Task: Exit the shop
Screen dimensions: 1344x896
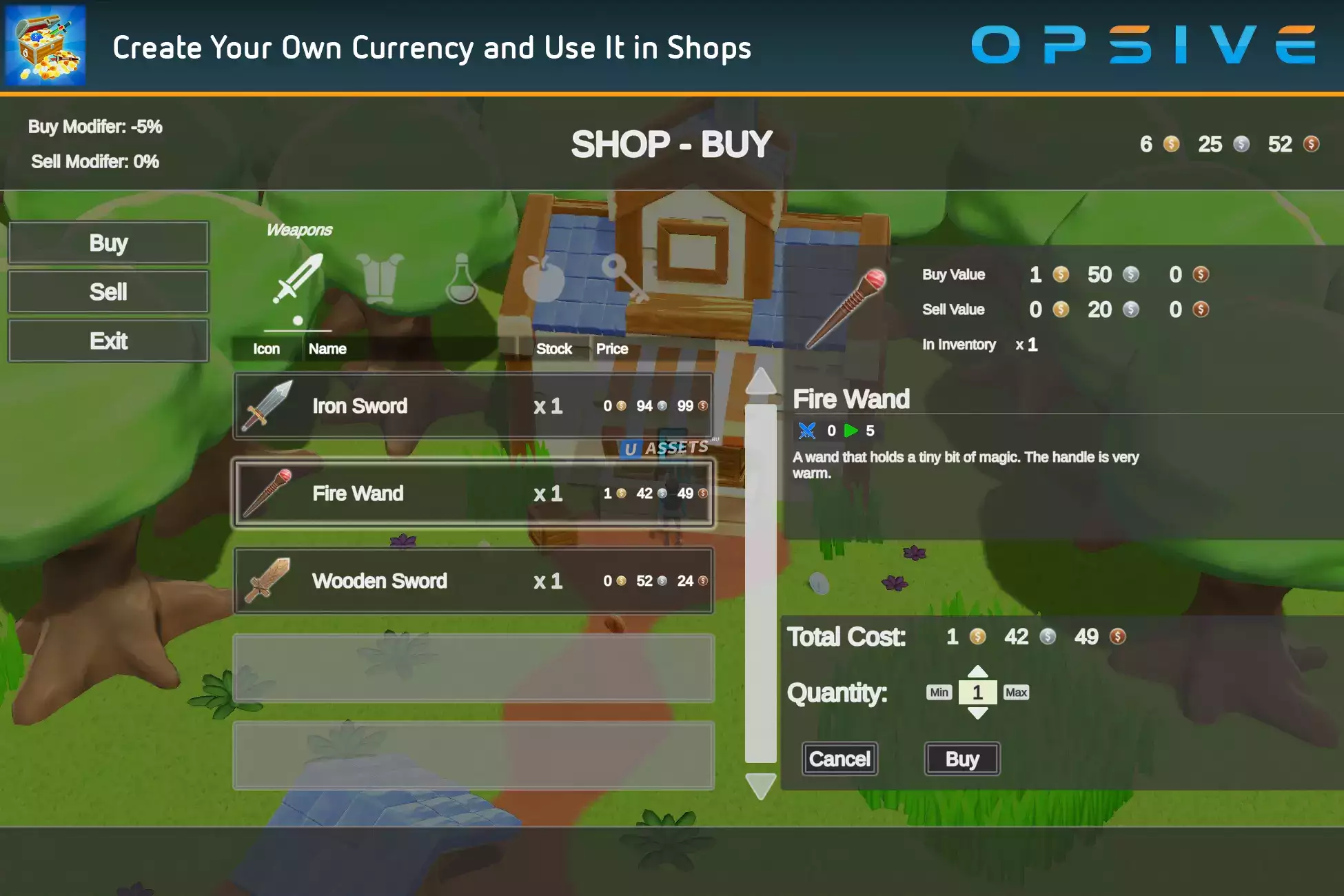Action: [x=108, y=340]
